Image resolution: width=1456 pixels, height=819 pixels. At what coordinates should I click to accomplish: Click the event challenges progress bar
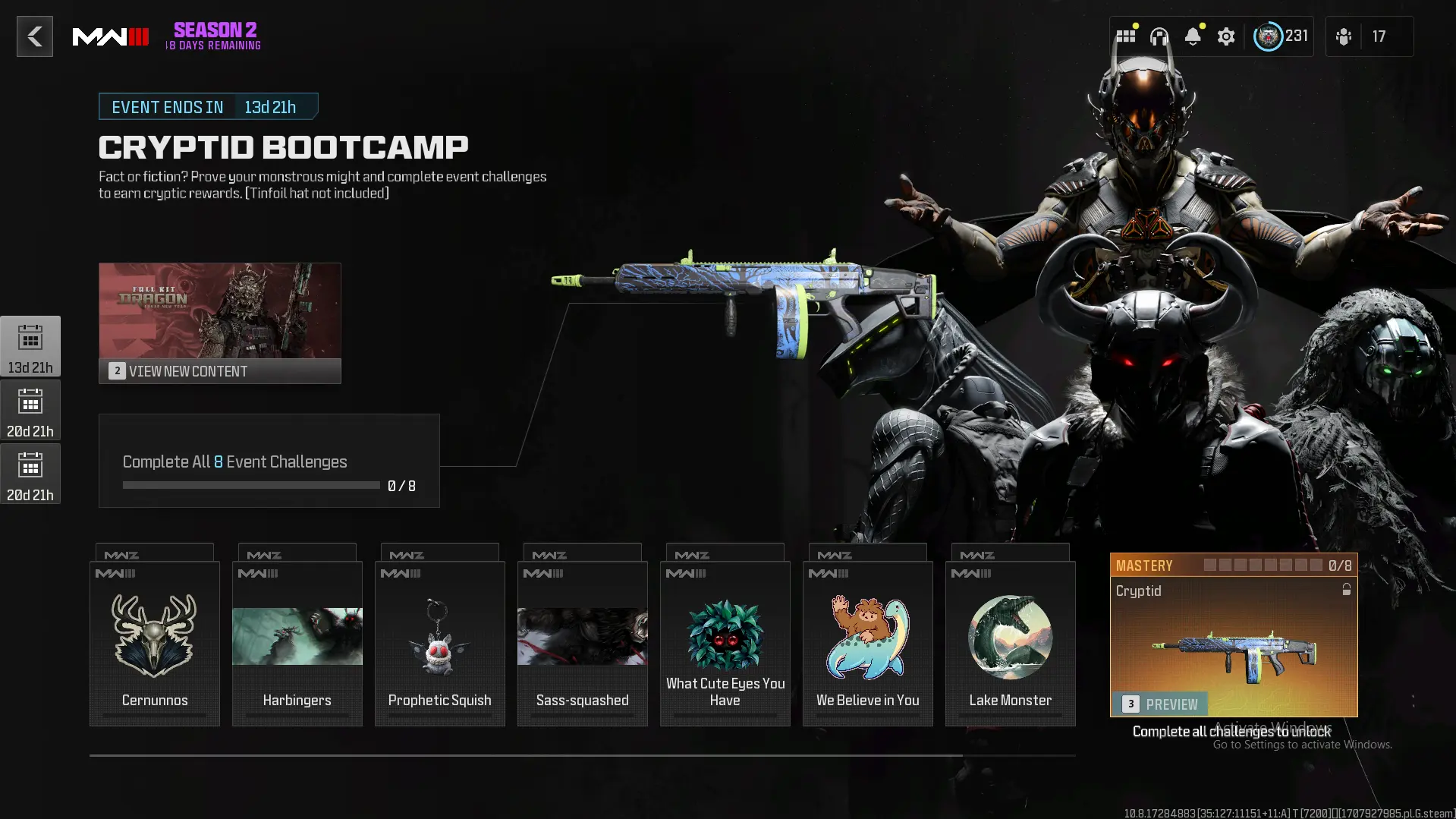click(250, 485)
